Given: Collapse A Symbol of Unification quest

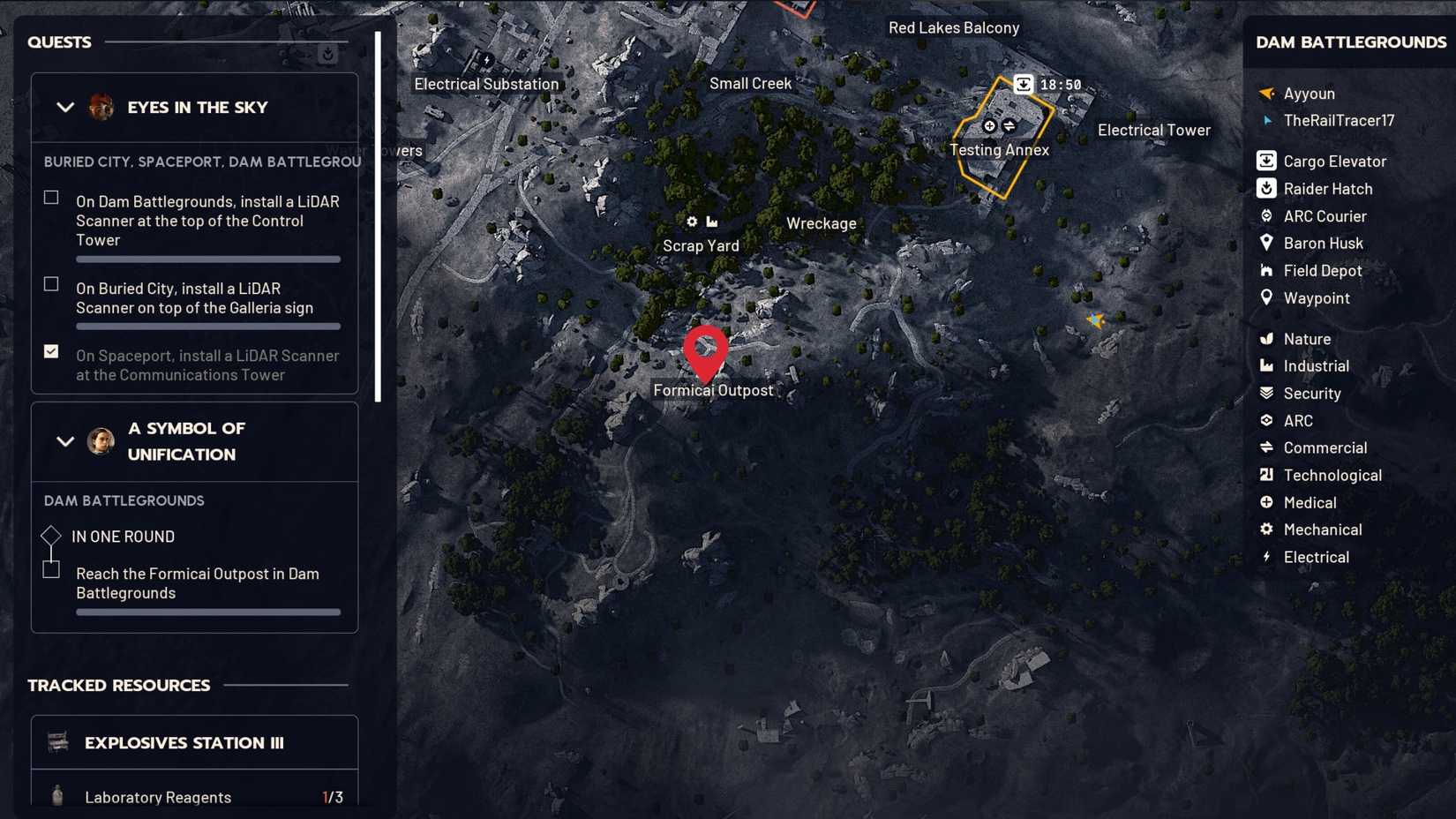Looking at the screenshot, I should tap(64, 440).
